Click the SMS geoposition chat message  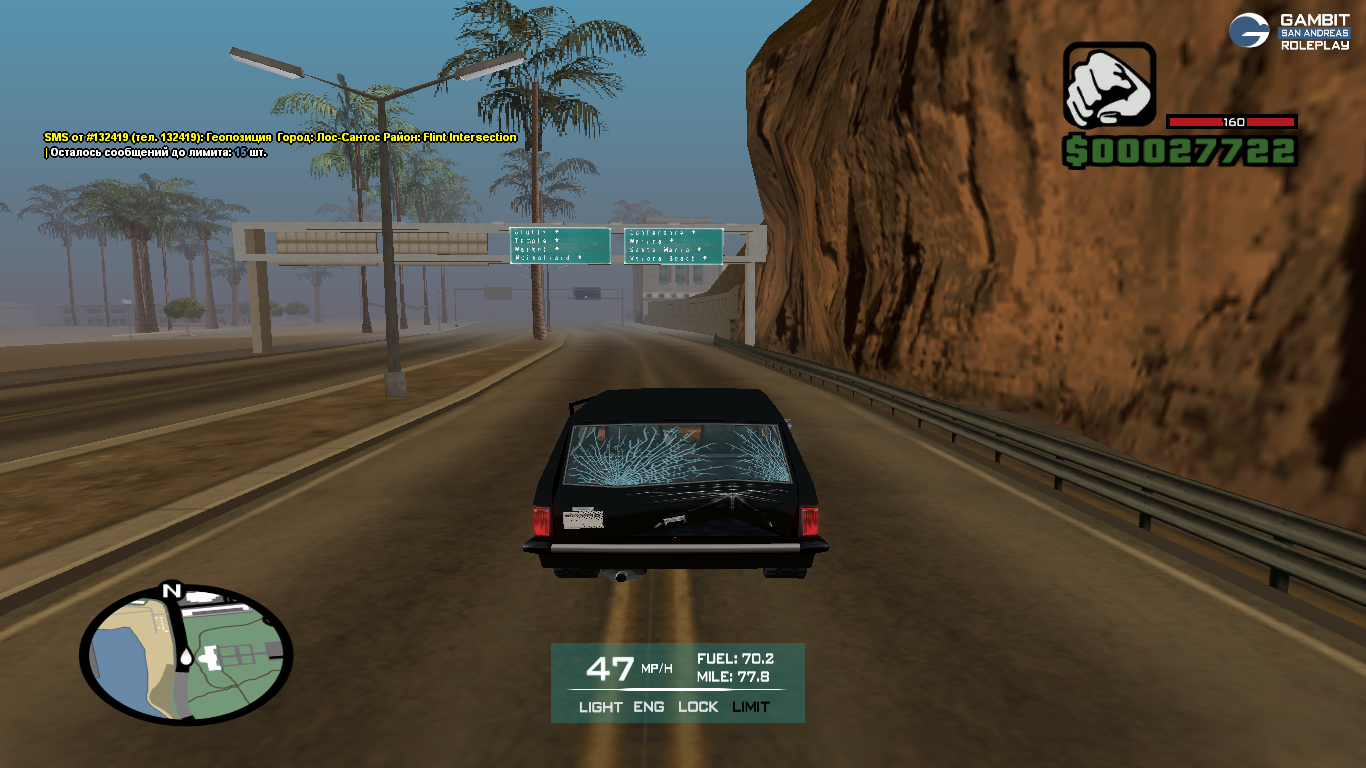pyautogui.click(x=280, y=137)
